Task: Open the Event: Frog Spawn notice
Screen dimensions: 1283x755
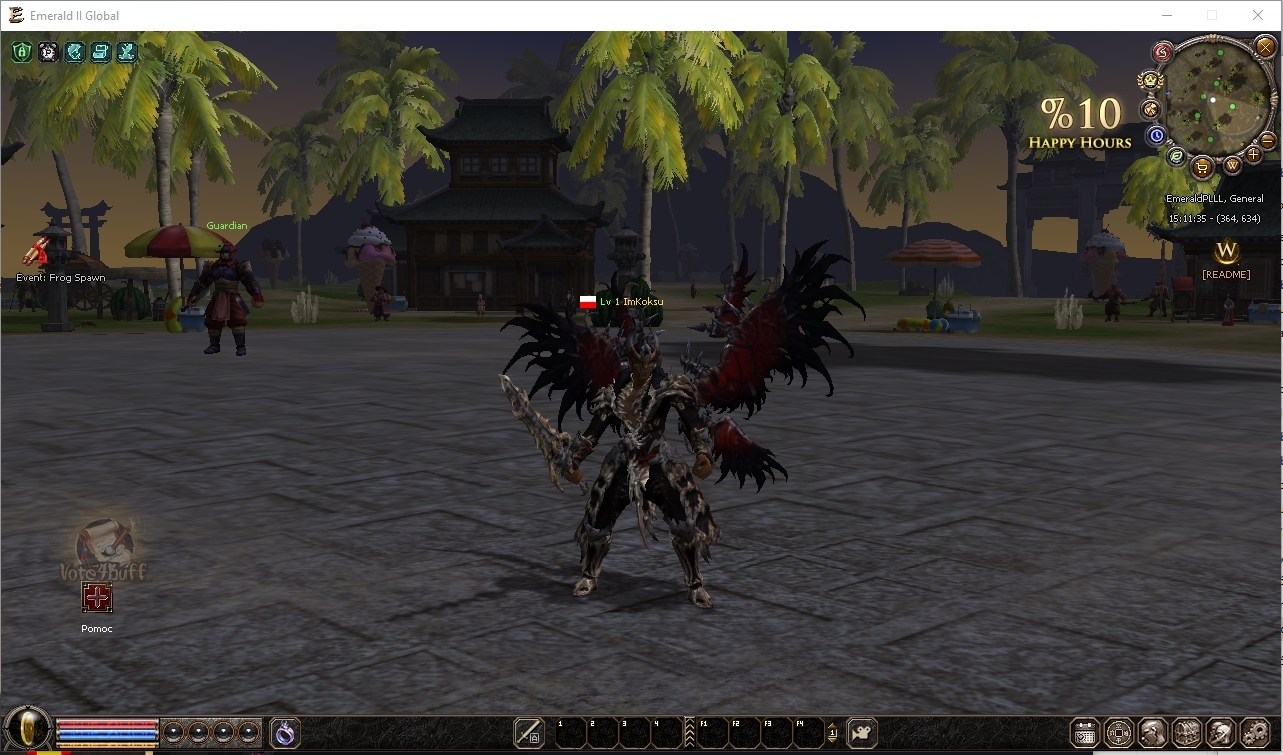Action: tap(37, 252)
